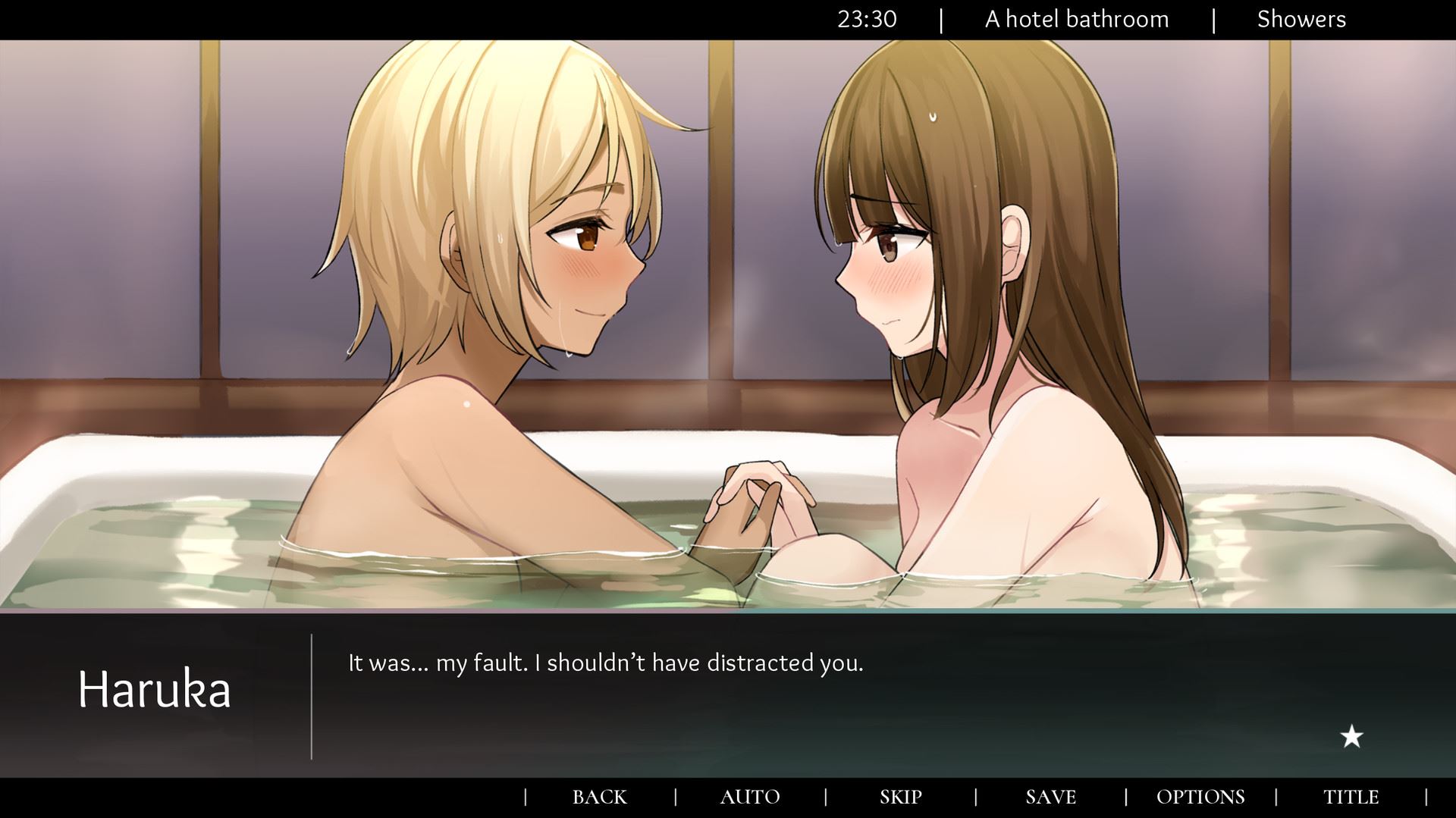Return to the TITLE screen

point(1351,797)
